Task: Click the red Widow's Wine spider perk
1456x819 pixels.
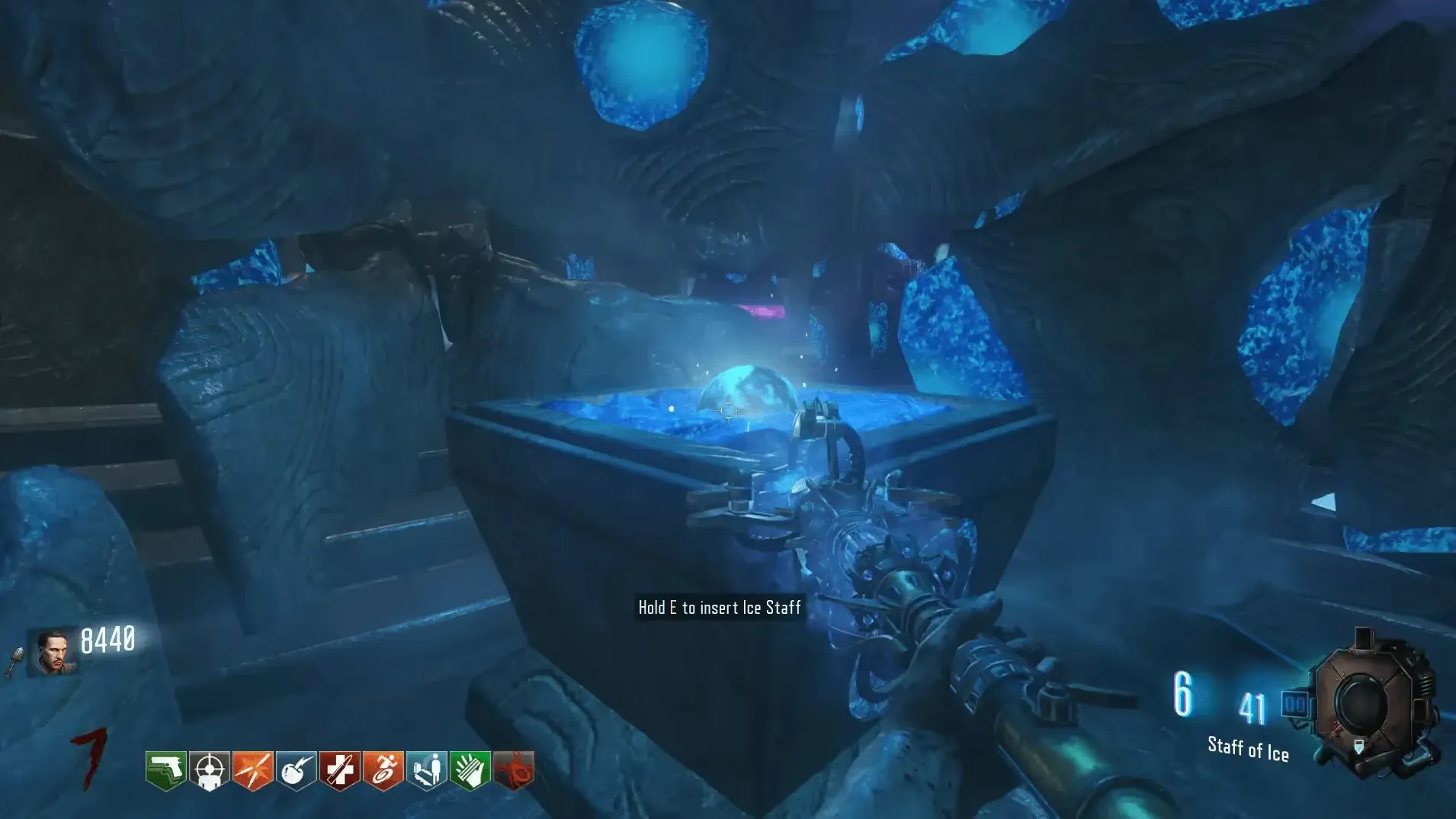Action: (513, 770)
